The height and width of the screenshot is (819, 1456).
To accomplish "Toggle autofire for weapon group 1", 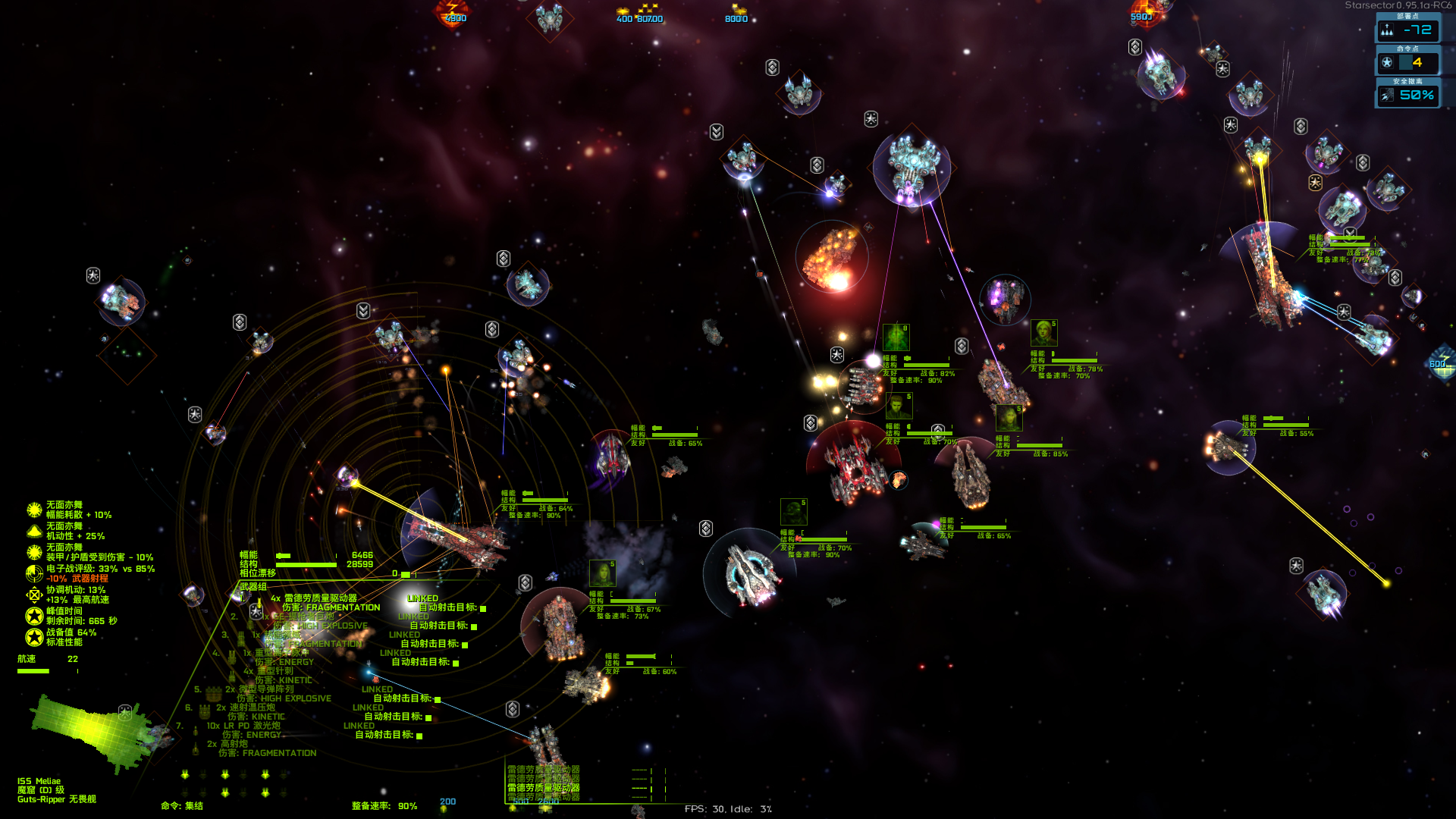I will tap(483, 608).
